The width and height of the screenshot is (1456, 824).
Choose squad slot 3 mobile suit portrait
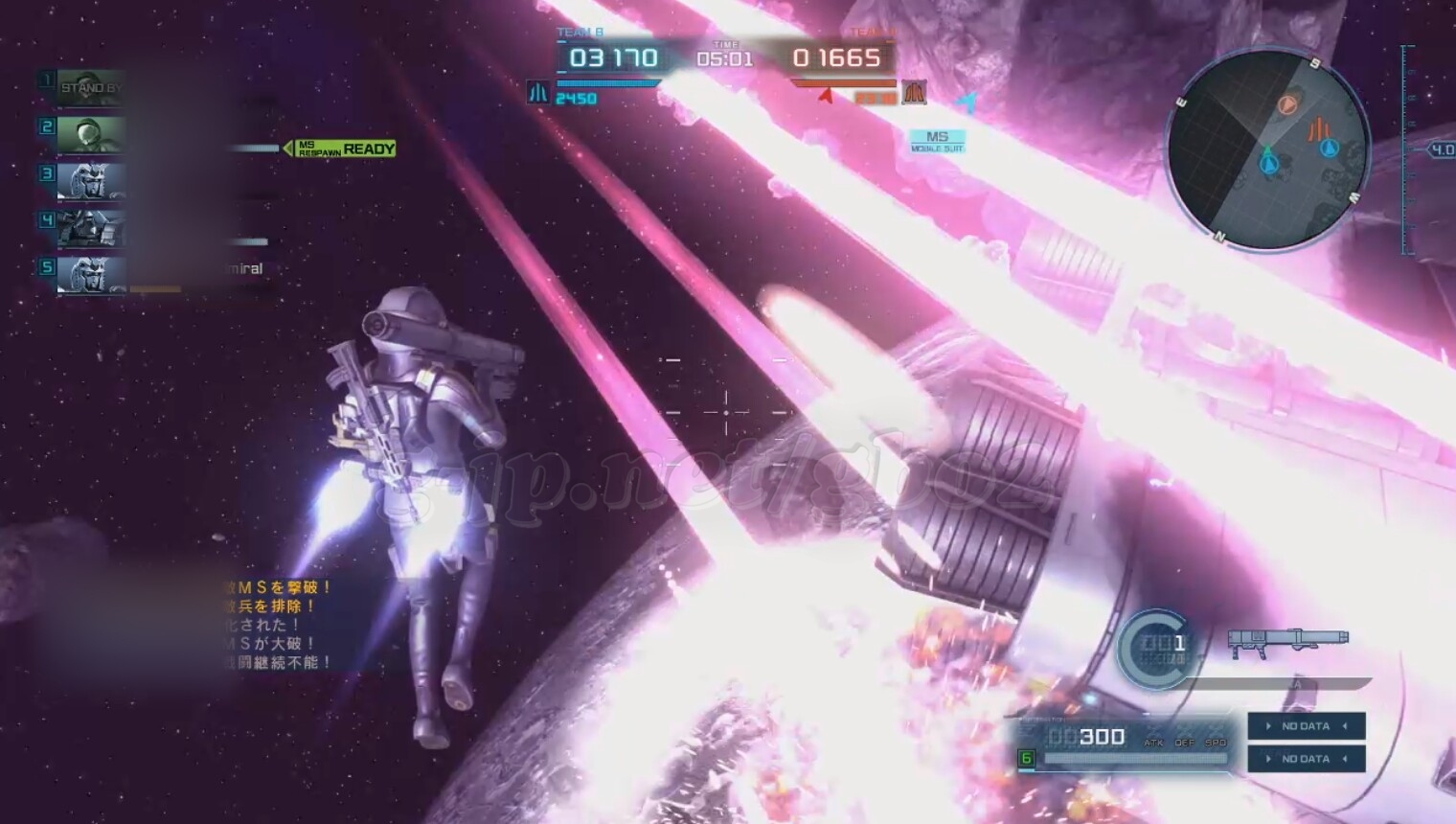coord(91,180)
